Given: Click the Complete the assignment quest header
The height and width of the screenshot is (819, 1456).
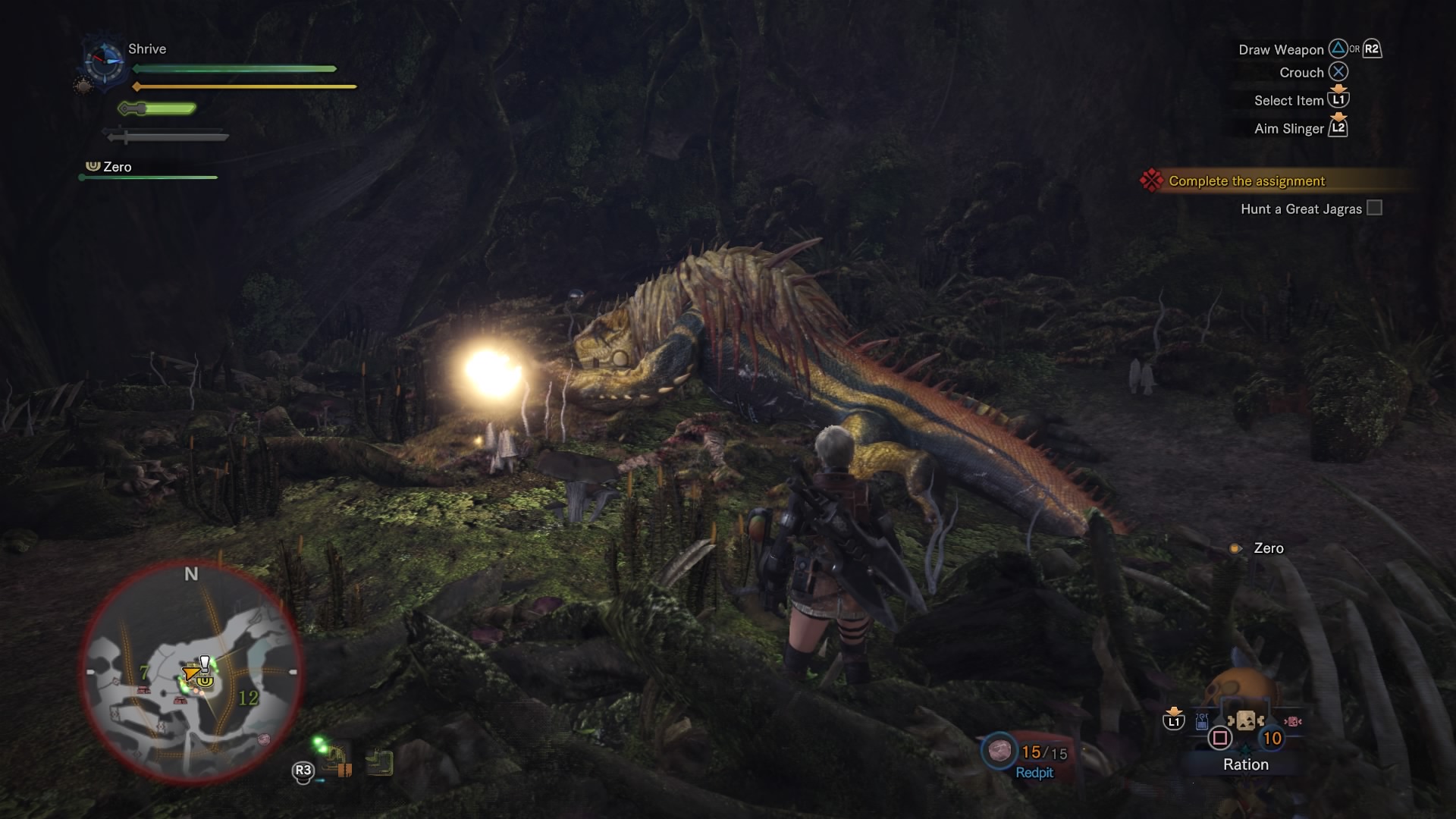Looking at the screenshot, I should pos(1246,180).
